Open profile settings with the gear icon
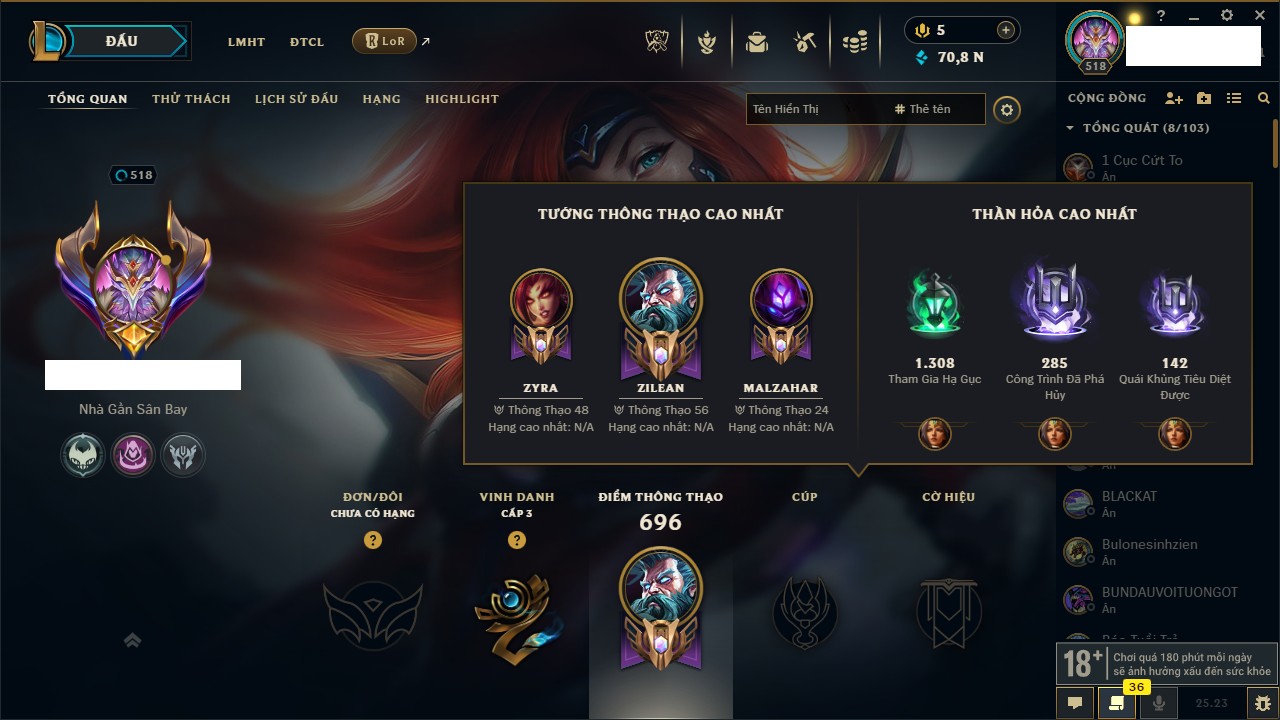The width and height of the screenshot is (1280, 720). [1007, 109]
